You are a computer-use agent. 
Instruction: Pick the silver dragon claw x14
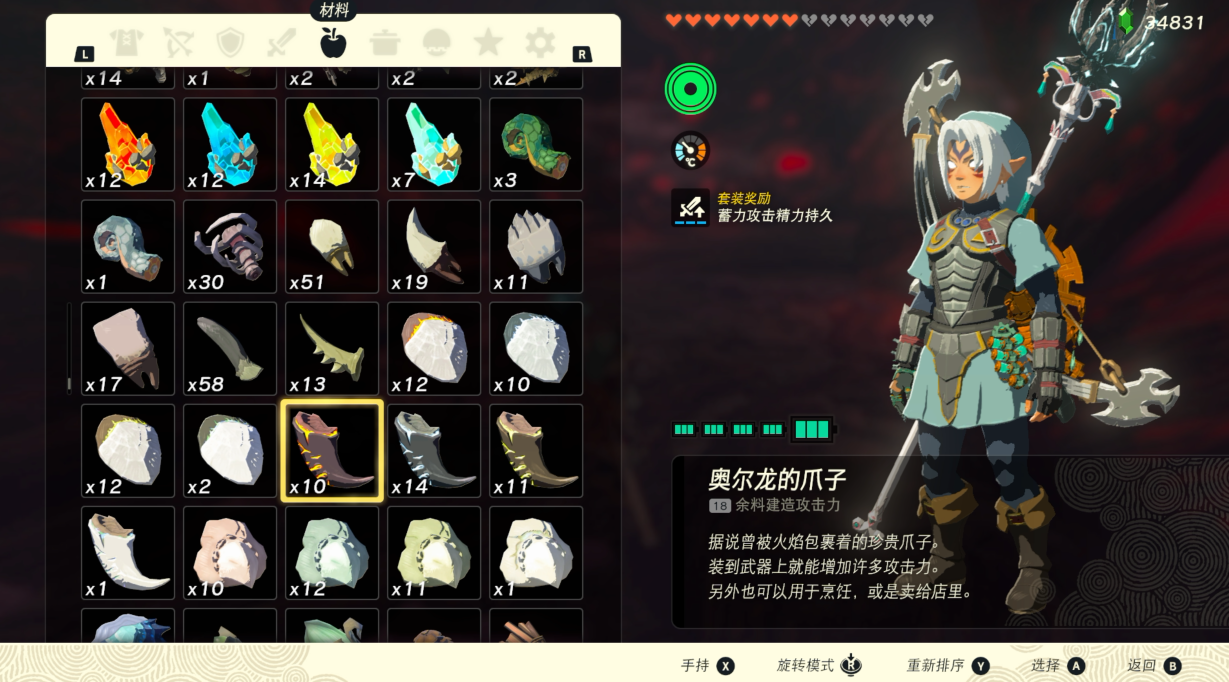point(434,450)
